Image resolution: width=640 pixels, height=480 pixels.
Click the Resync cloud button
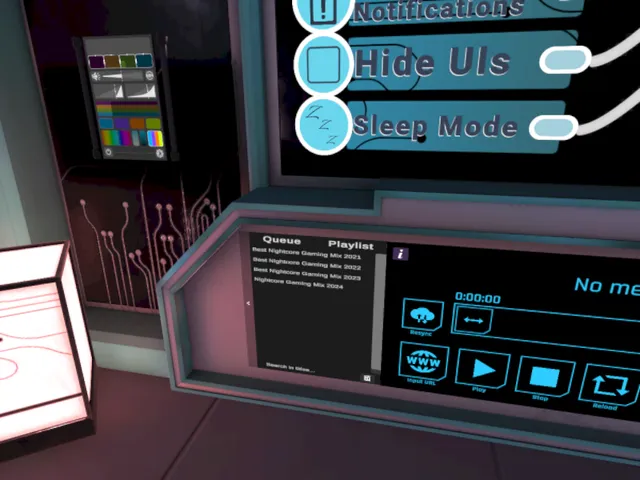[422, 316]
